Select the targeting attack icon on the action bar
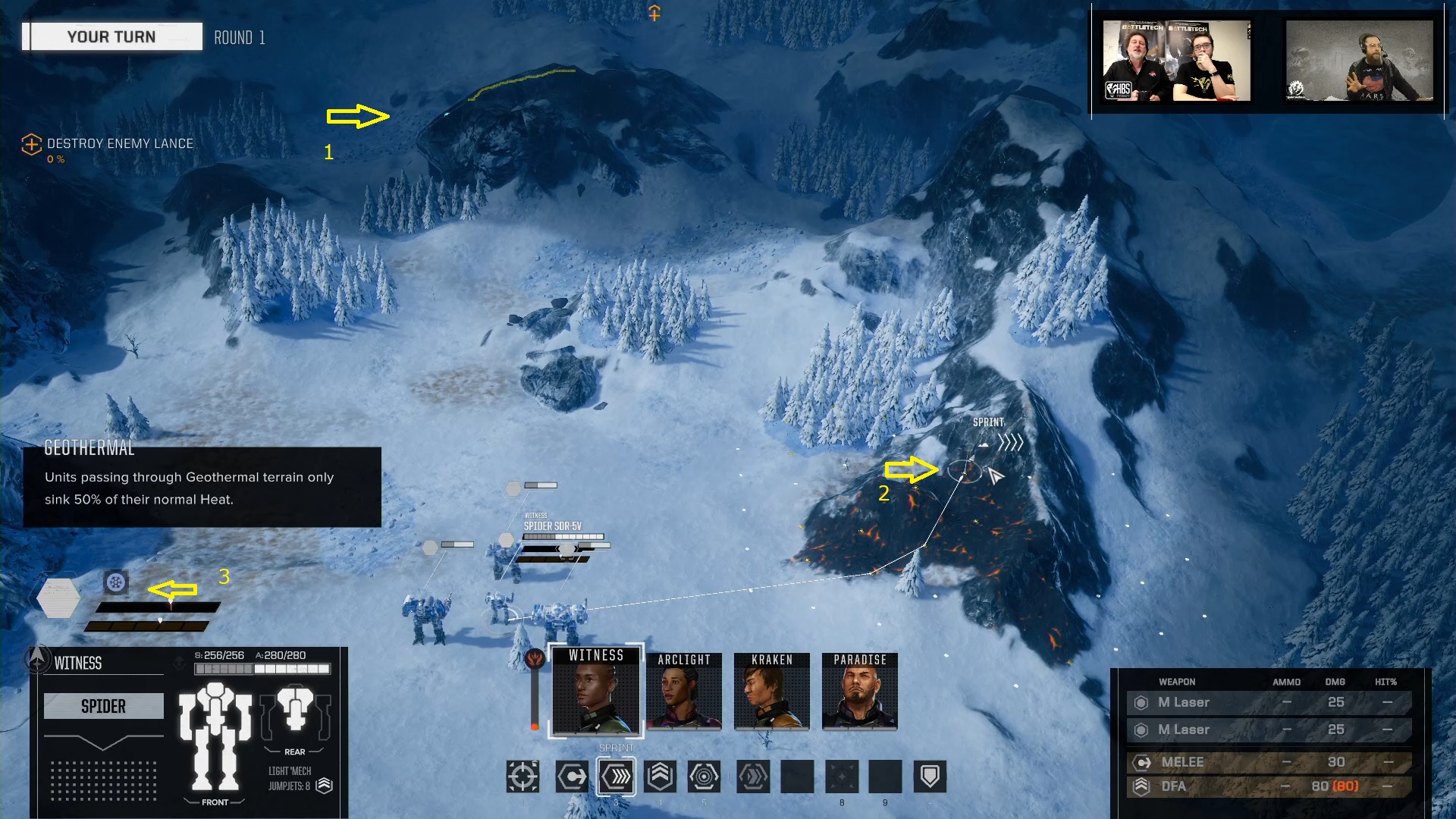 pyautogui.click(x=523, y=777)
